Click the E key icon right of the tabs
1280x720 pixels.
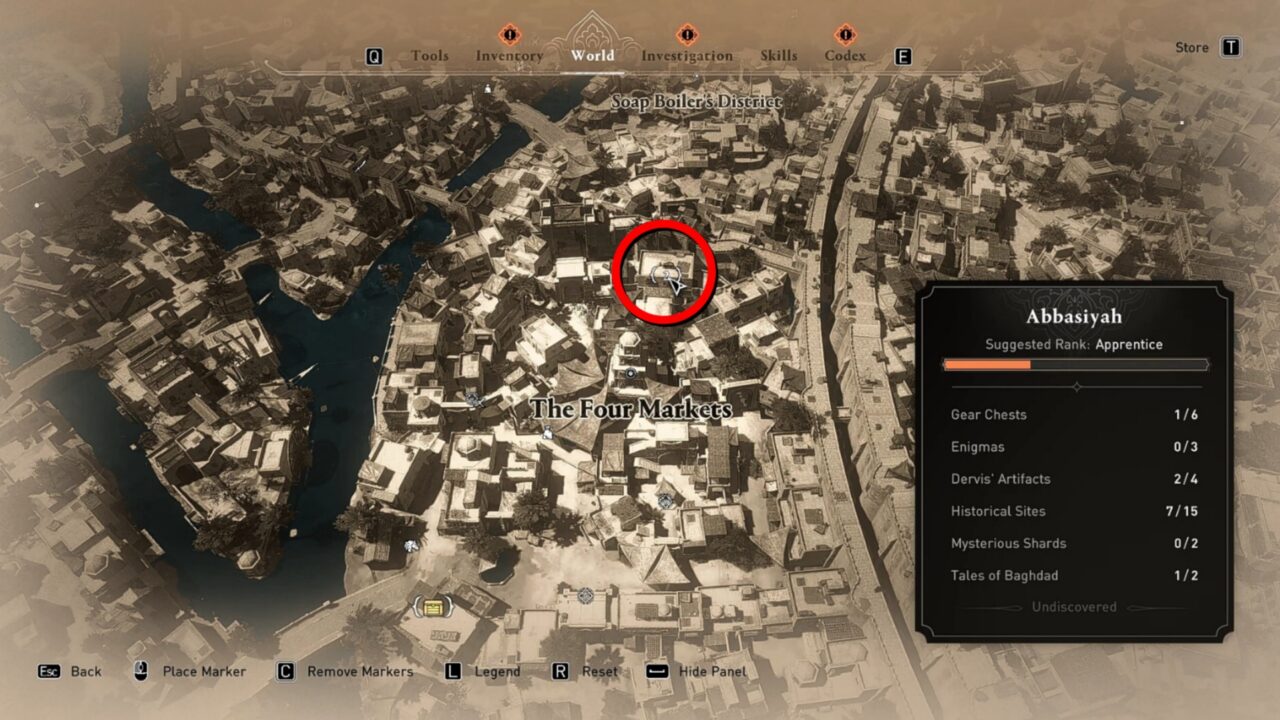(x=902, y=56)
